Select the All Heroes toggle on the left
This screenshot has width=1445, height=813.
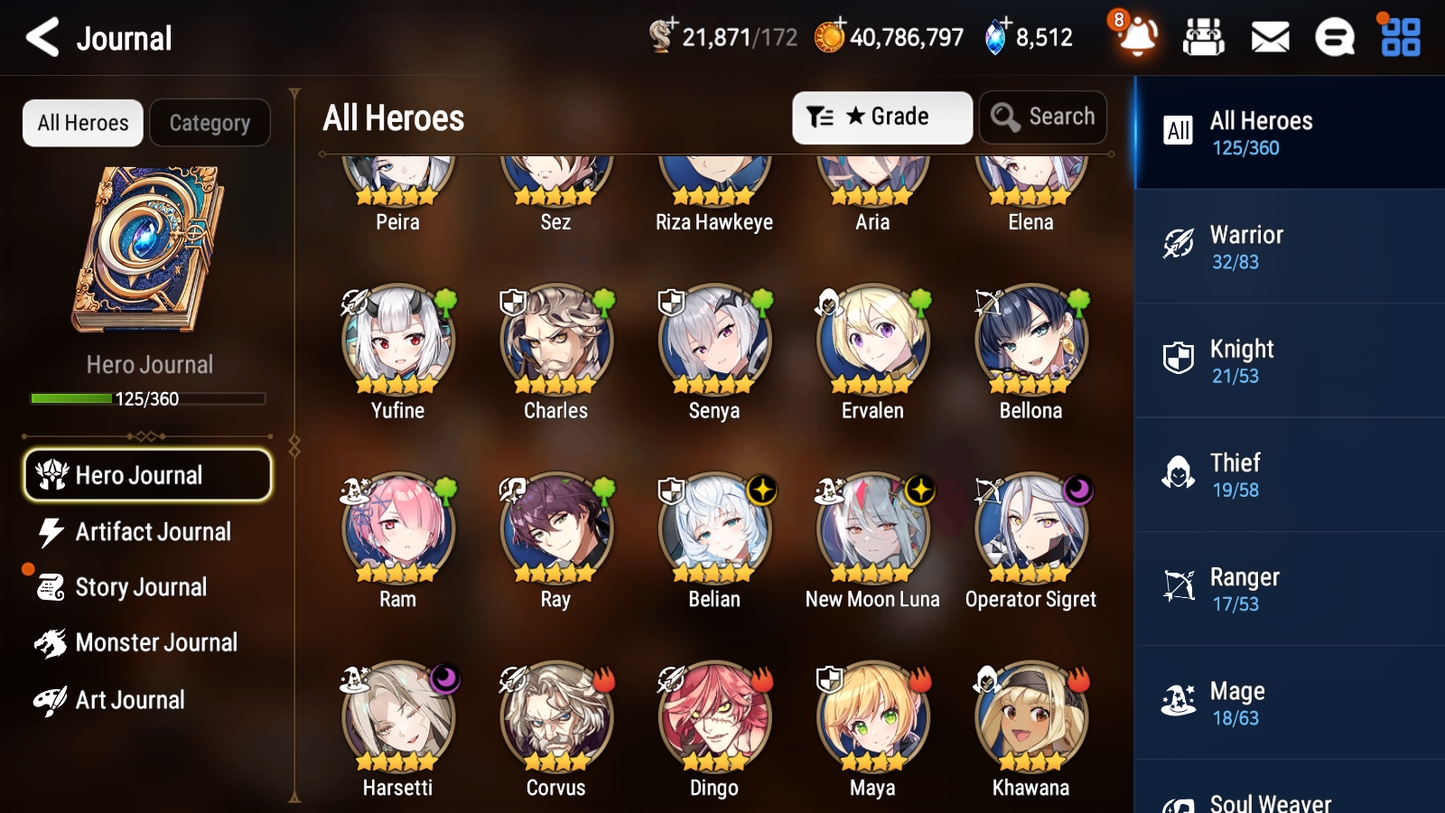[x=82, y=123]
